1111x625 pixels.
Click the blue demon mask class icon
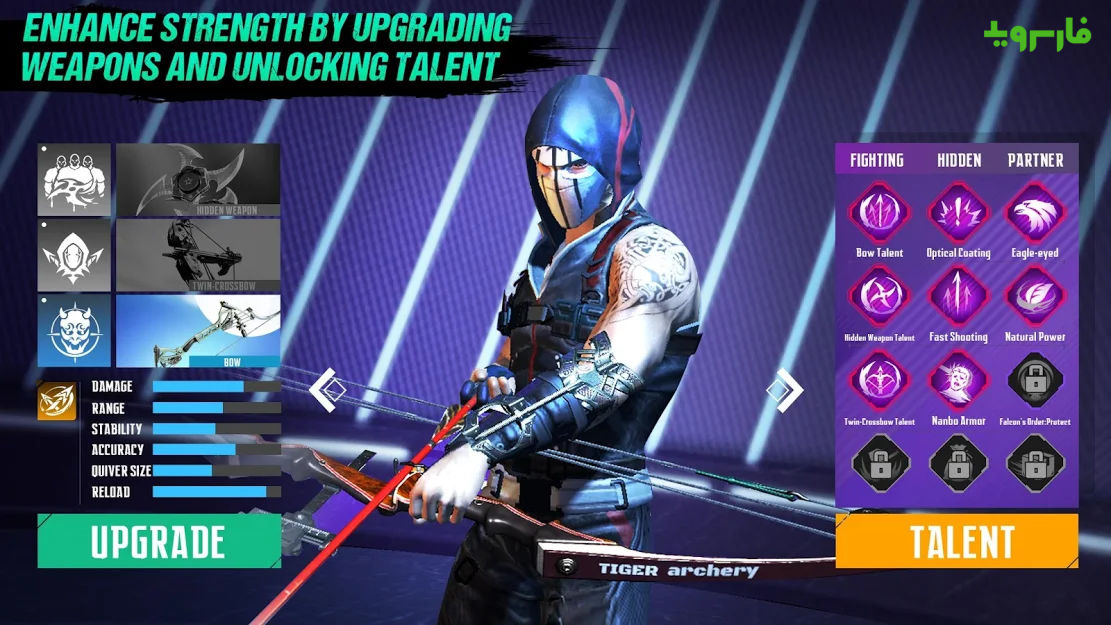[x=74, y=330]
